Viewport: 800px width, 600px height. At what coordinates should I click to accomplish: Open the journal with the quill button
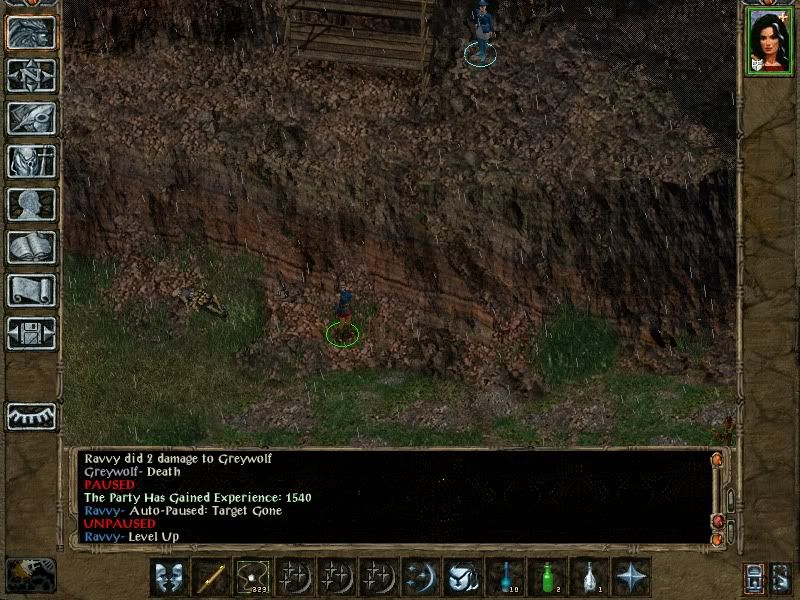[31, 118]
